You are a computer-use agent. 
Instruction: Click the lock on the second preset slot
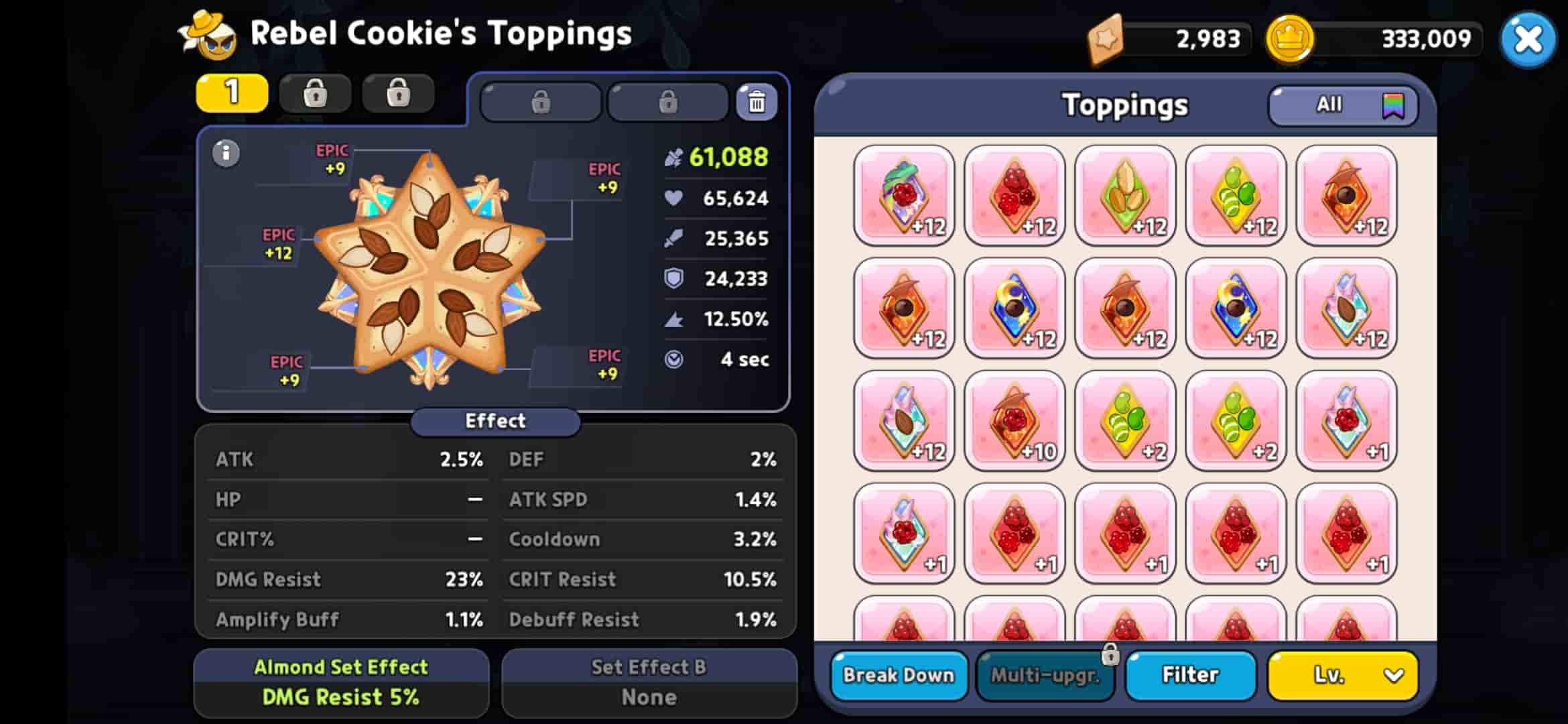pyautogui.click(x=315, y=93)
